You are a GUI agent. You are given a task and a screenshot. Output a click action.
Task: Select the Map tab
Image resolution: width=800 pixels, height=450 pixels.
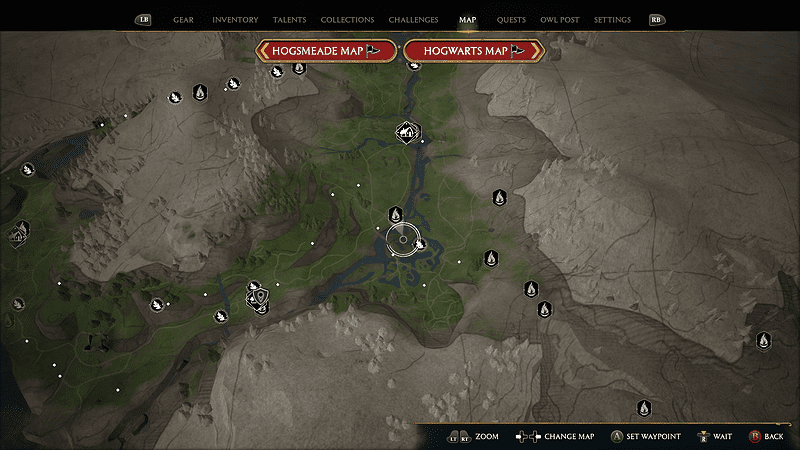coord(467,20)
